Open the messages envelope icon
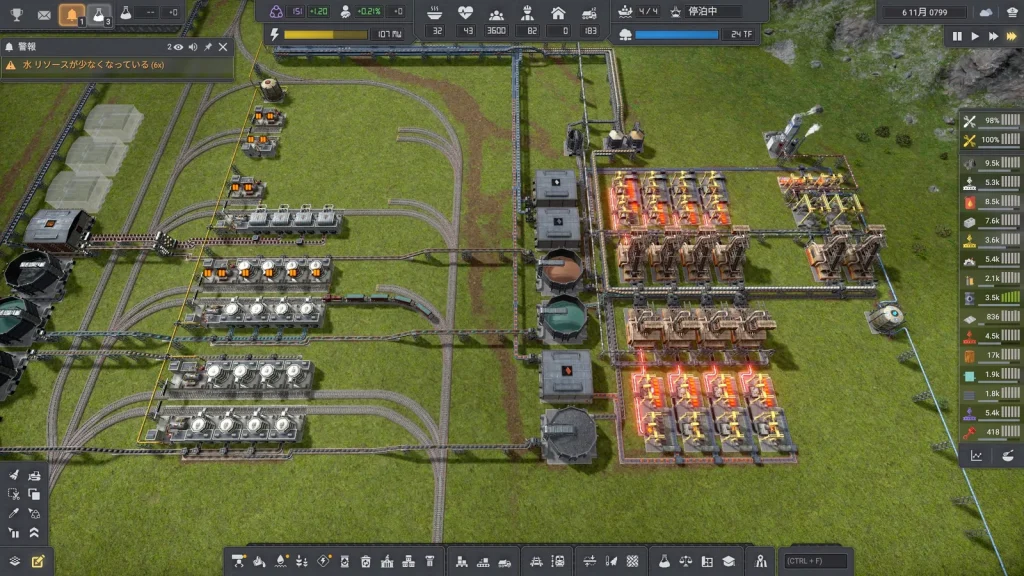Image resolution: width=1024 pixels, height=576 pixels. 43,14
